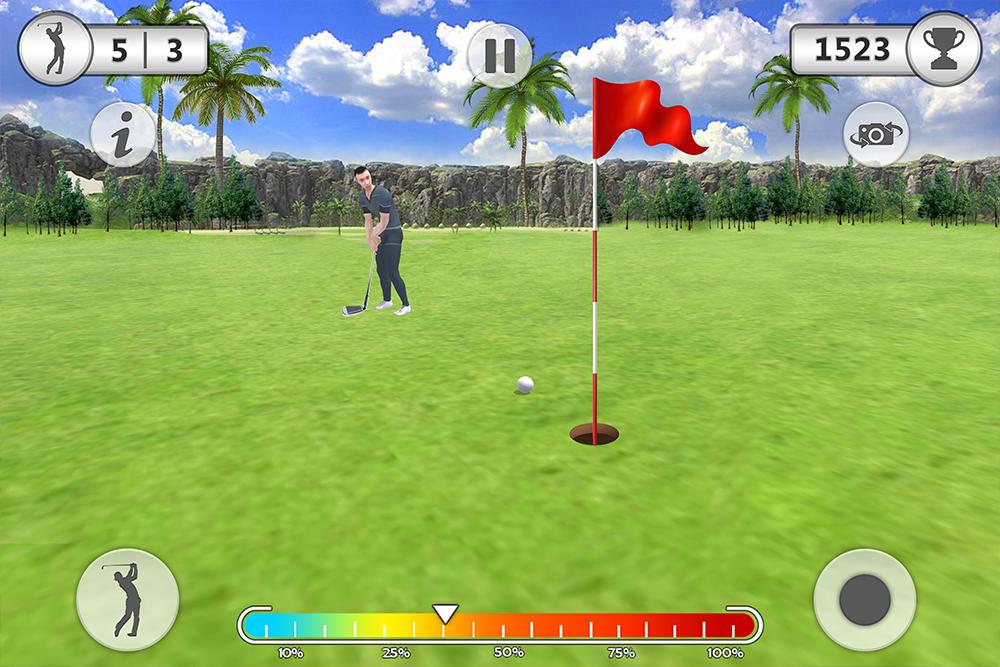Image resolution: width=1000 pixels, height=667 pixels.
Task: Select the golfer icon beside stroke count
Action: click(55, 49)
